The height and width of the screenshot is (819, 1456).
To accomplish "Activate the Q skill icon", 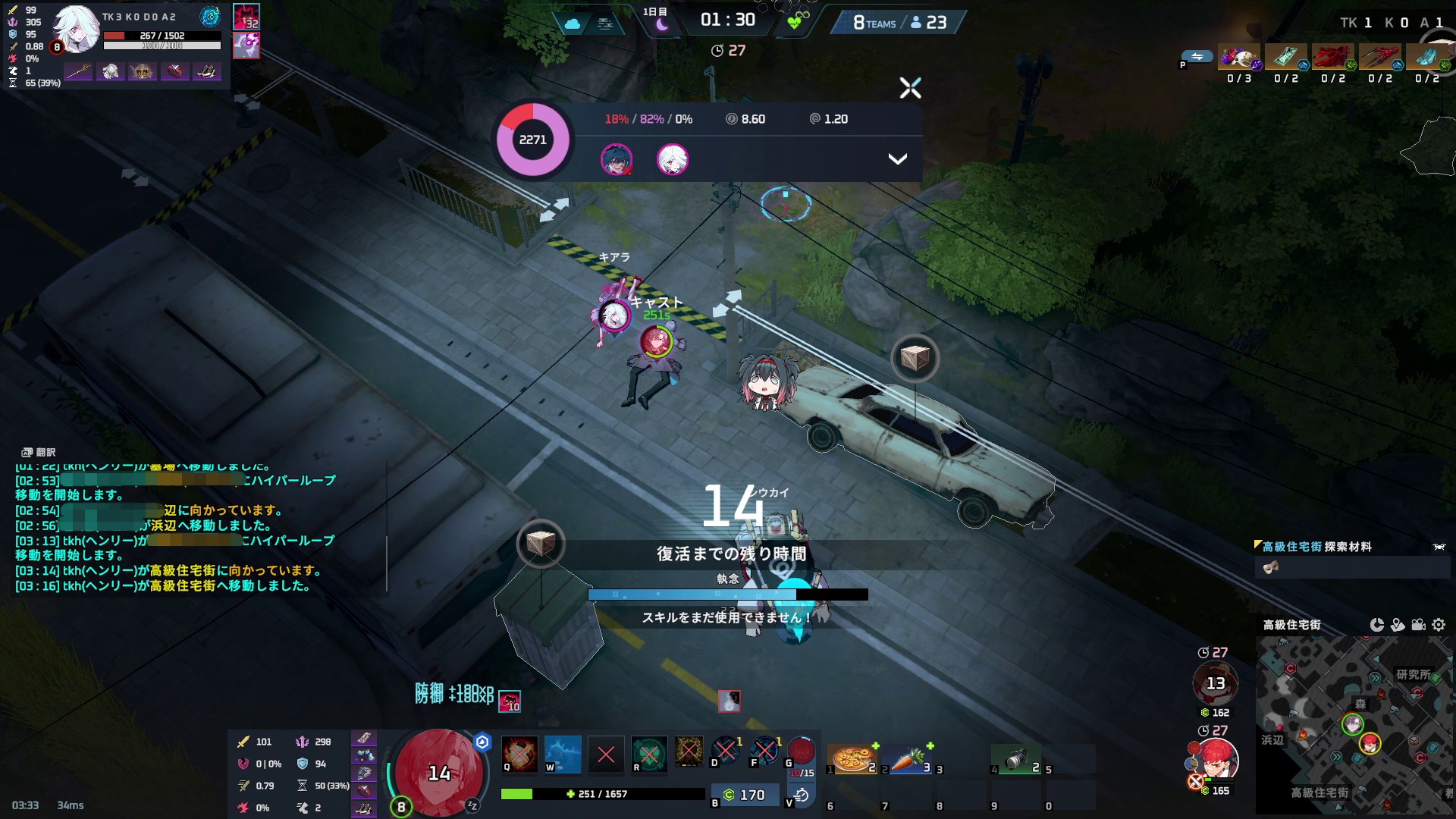I will tap(519, 754).
